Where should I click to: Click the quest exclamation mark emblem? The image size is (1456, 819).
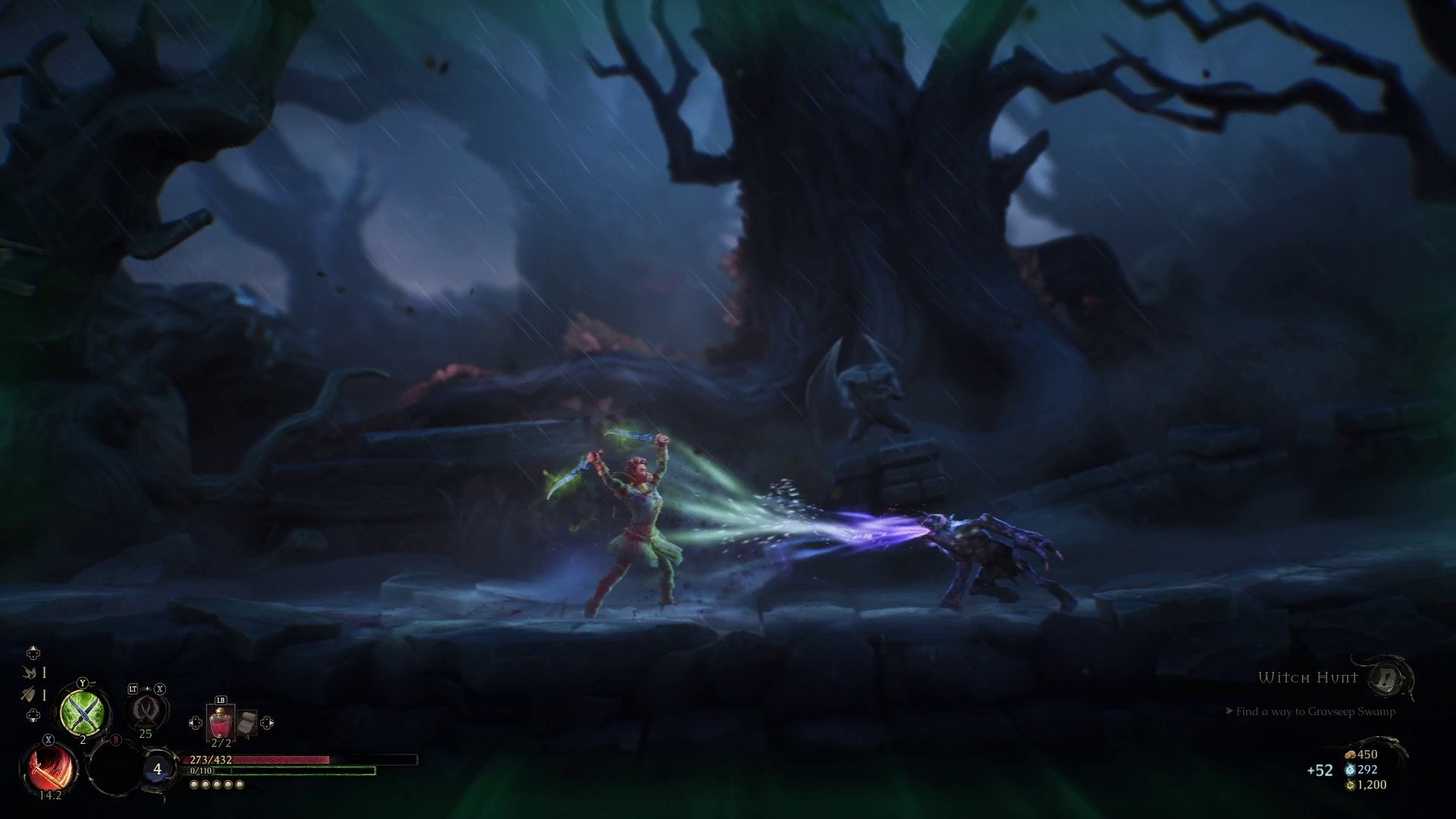pyautogui.click(x=1387, y=677)
